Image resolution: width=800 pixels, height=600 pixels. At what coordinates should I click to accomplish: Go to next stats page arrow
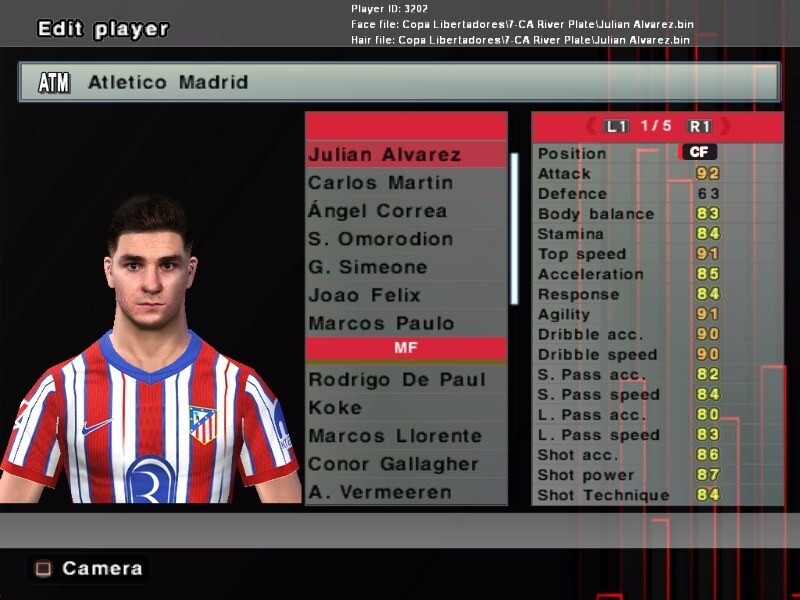[x=725, y=126]
